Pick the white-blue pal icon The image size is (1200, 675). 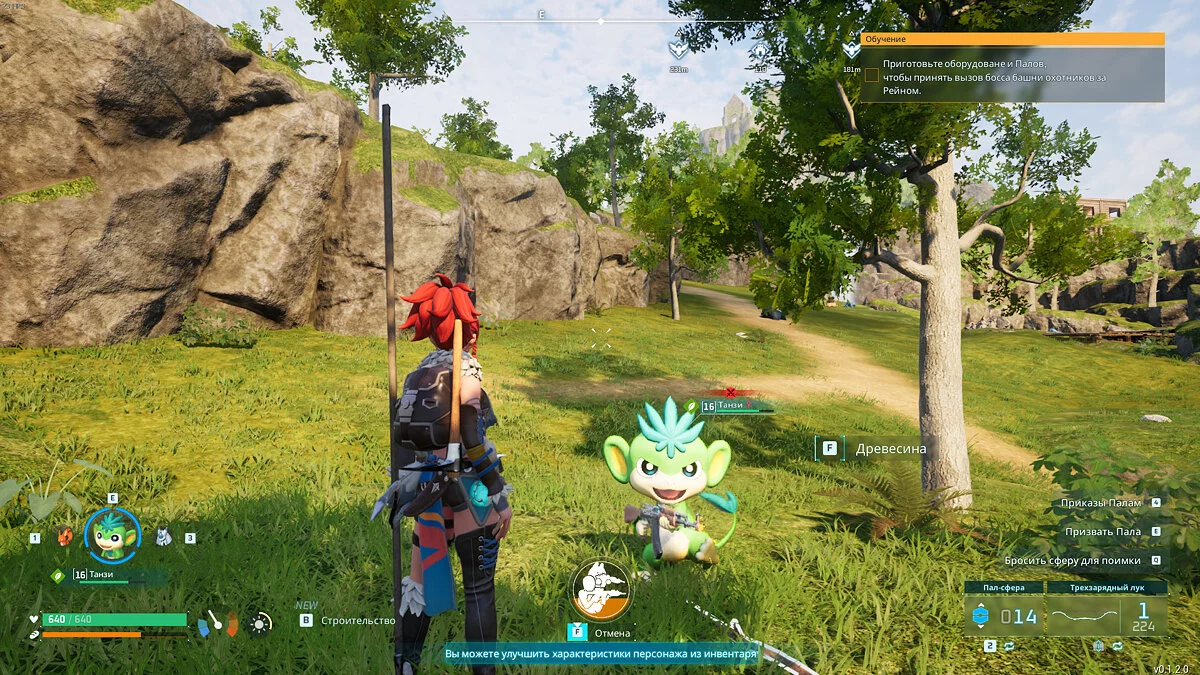point(163,537)
